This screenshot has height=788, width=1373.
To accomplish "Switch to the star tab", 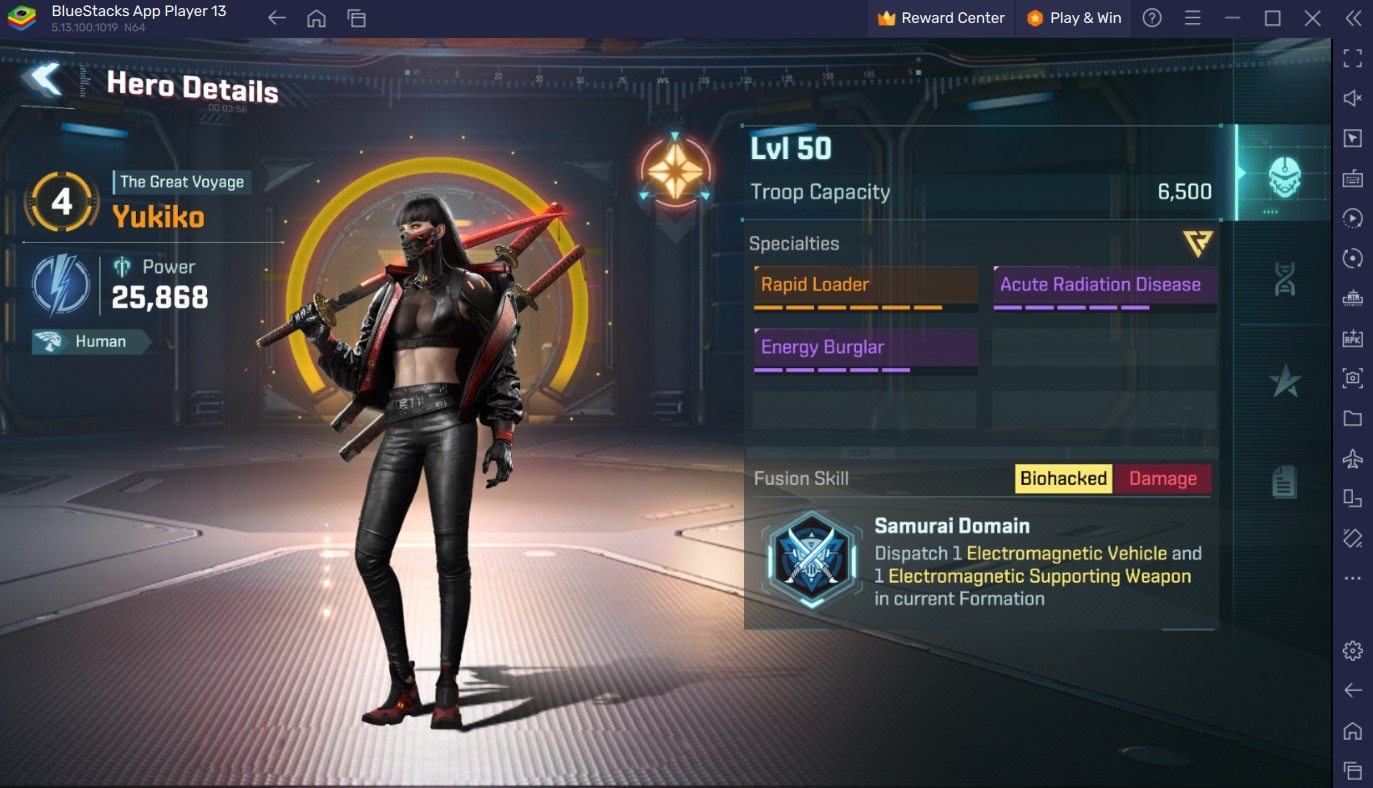I will [x=1284, y=381].
